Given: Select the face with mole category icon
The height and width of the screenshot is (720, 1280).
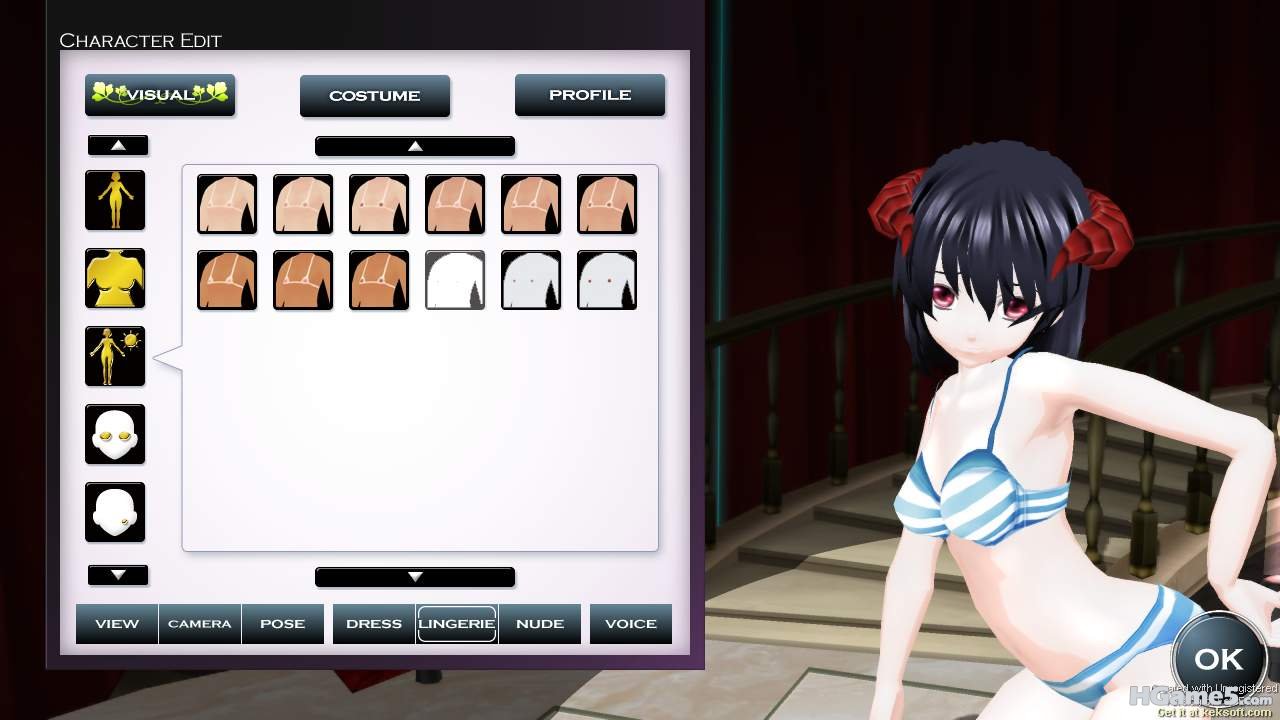Looking at the screenshot, I should click(x=115, y=512).
